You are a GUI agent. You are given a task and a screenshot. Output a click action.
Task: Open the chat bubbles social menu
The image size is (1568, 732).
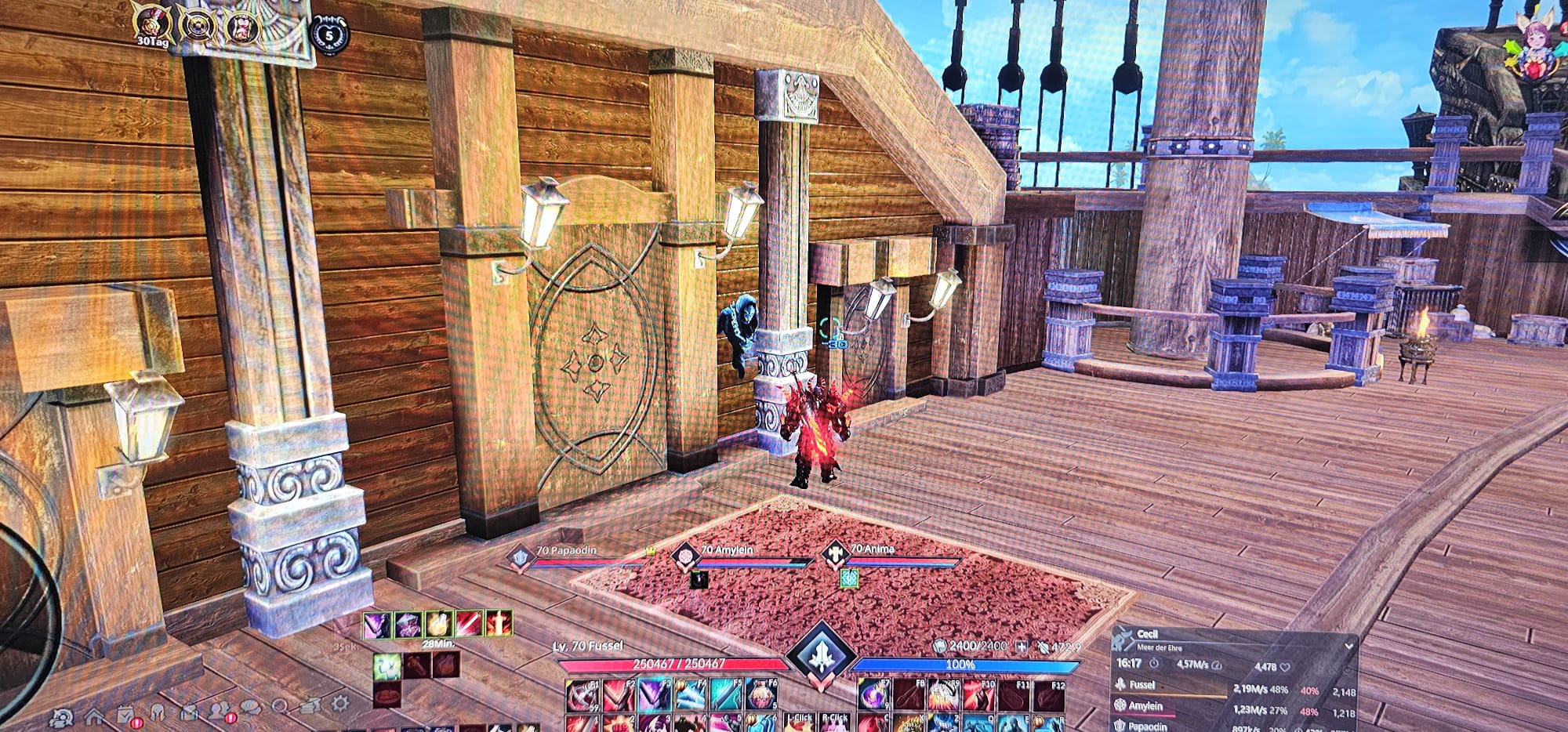click(250, 708)
